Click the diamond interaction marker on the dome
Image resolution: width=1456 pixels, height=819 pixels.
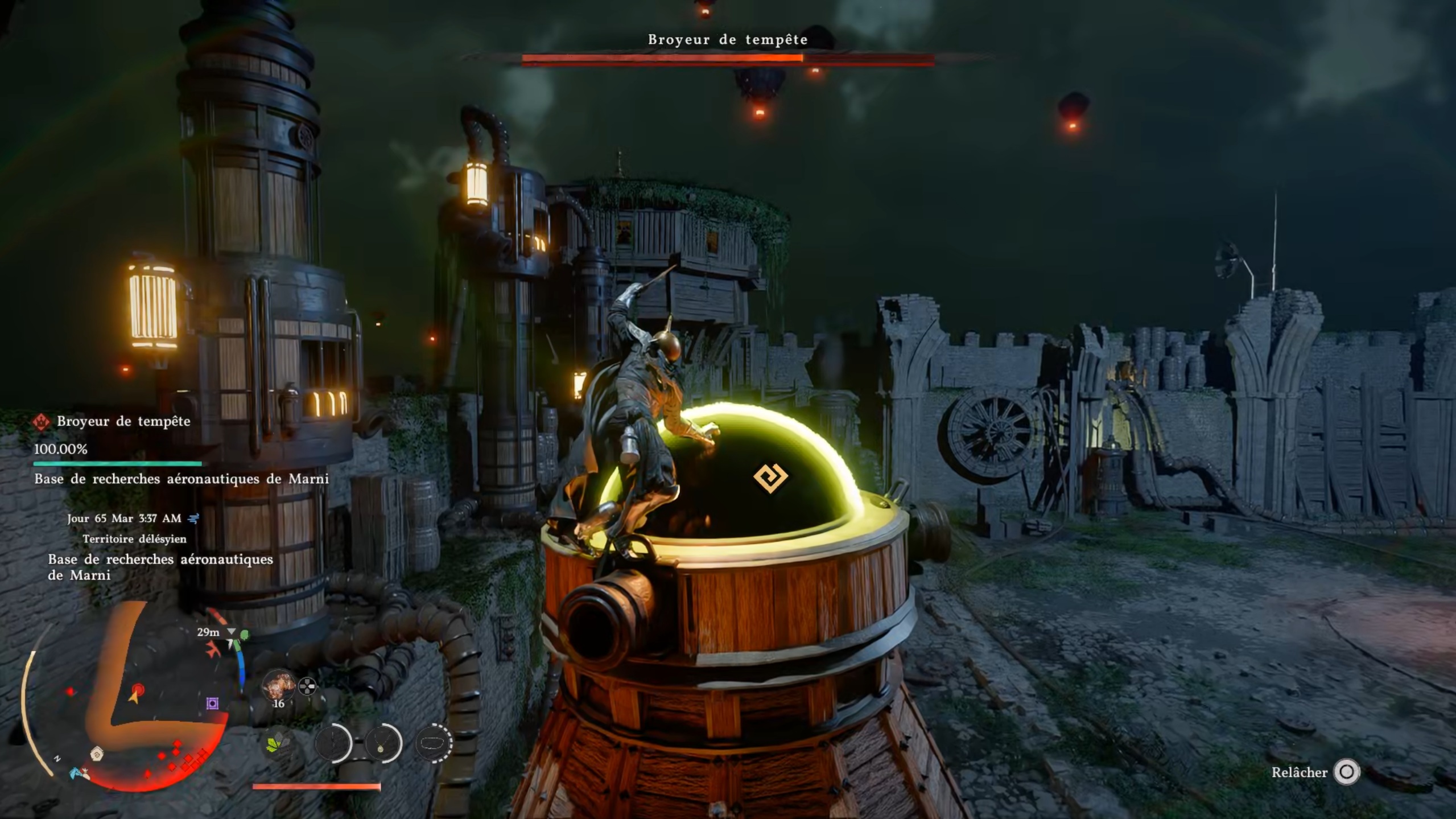point(770,477)
